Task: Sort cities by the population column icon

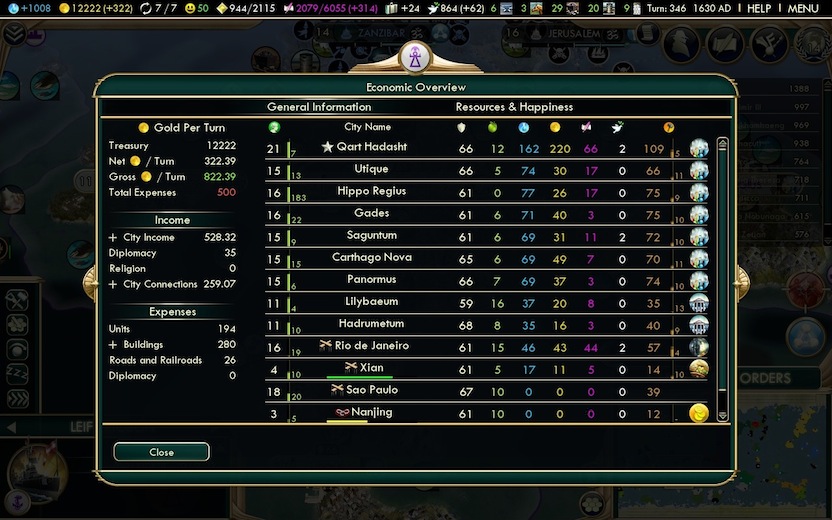Action: coord(275,127)
